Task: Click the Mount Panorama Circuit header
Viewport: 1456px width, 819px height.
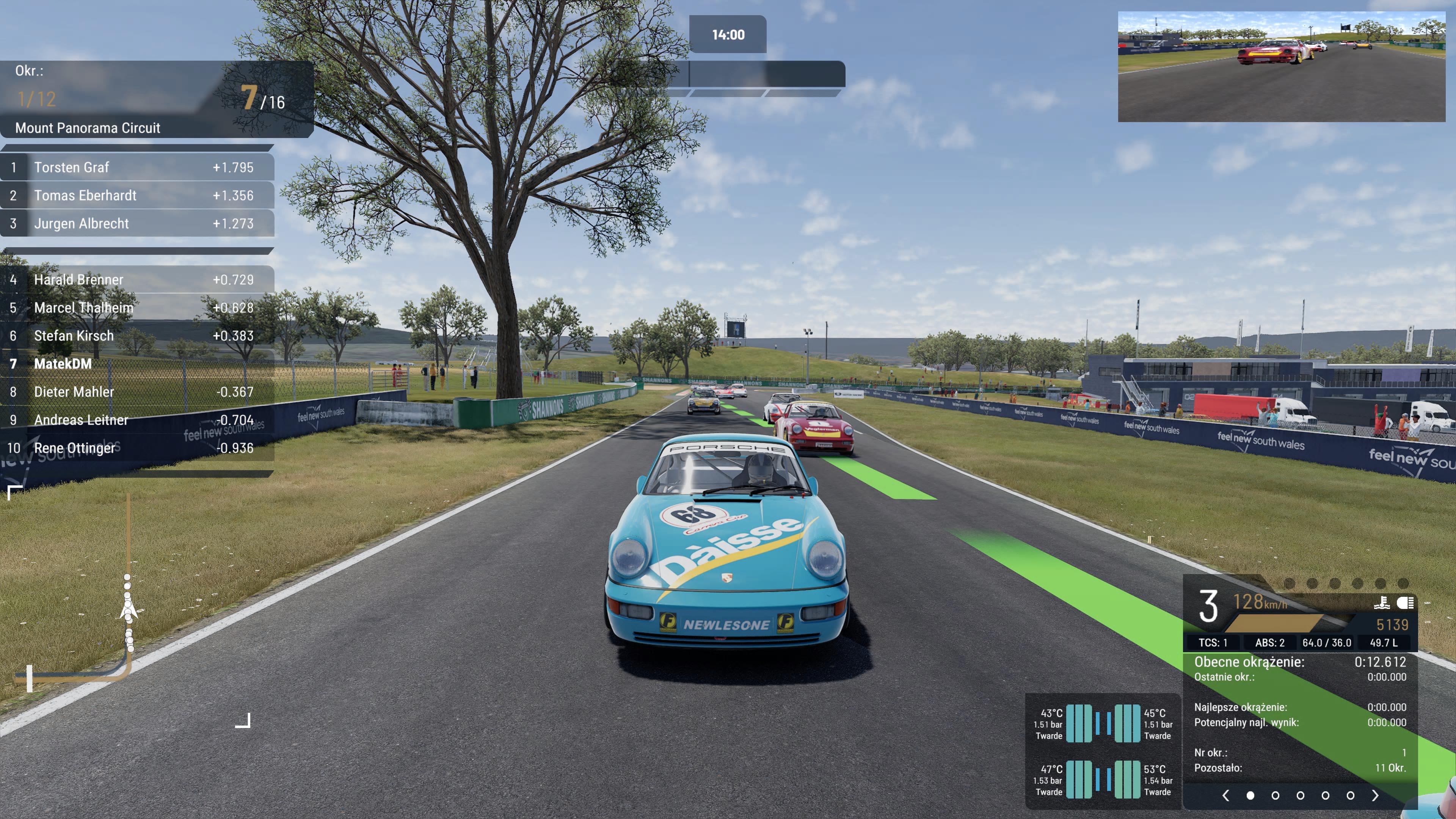Action: click(x=88, y=128)
